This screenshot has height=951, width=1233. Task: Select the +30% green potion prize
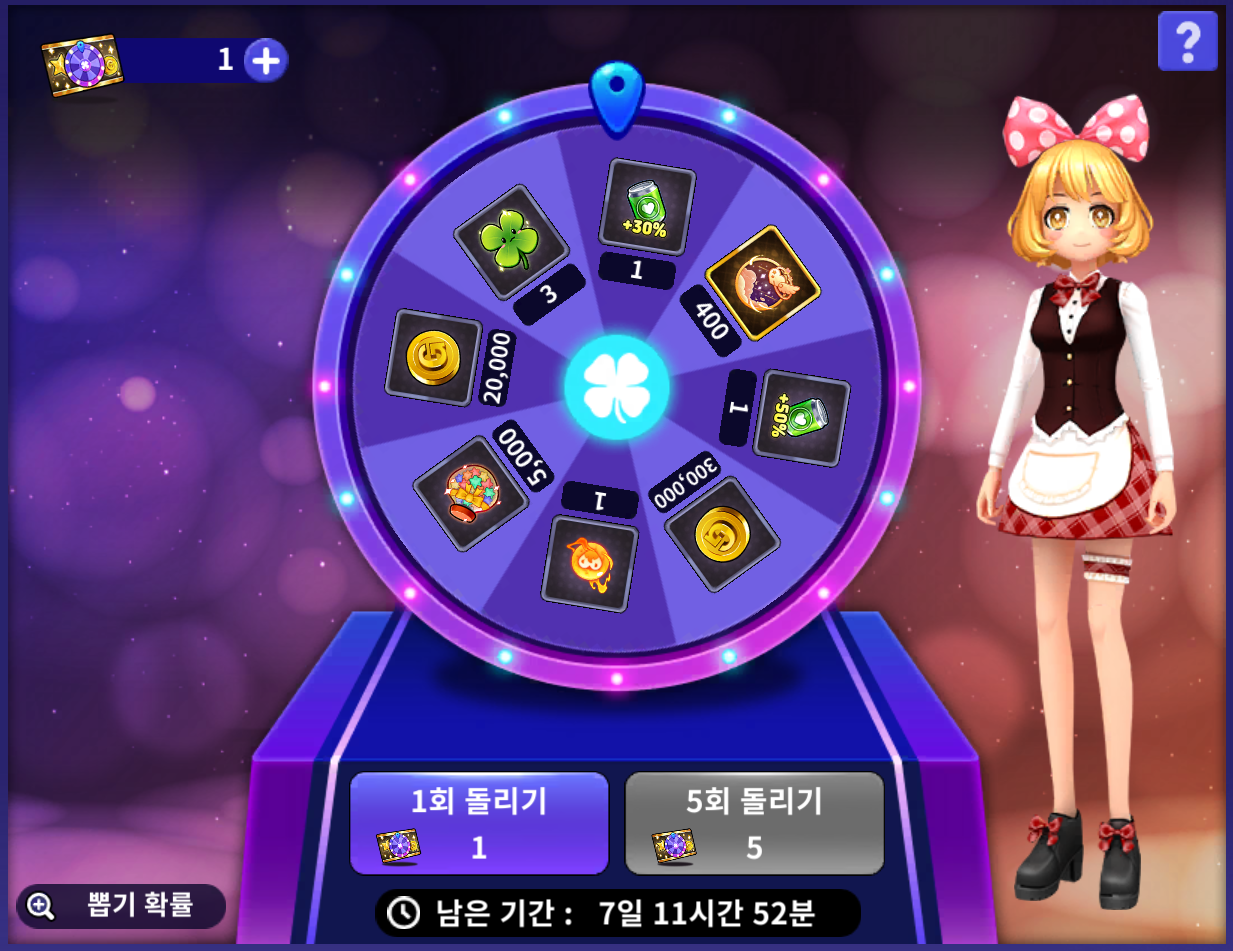tap(646, 207)
